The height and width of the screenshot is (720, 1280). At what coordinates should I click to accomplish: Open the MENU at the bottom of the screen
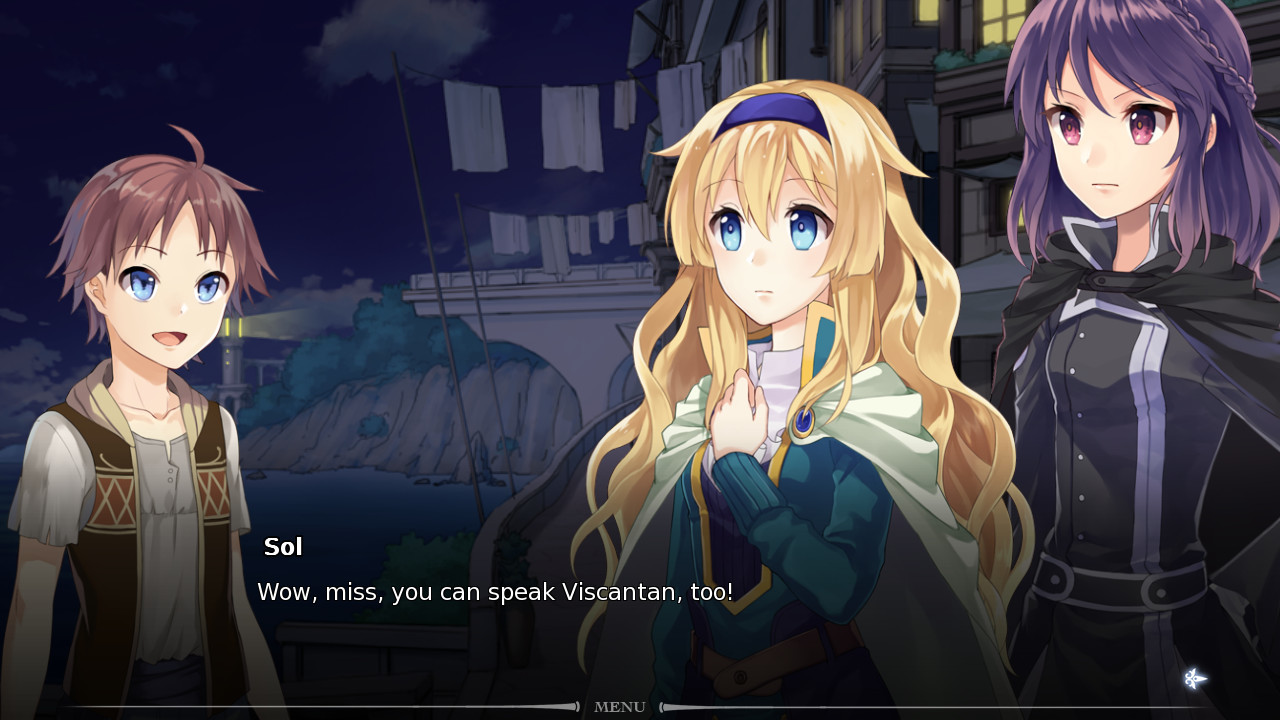(619, 707)
